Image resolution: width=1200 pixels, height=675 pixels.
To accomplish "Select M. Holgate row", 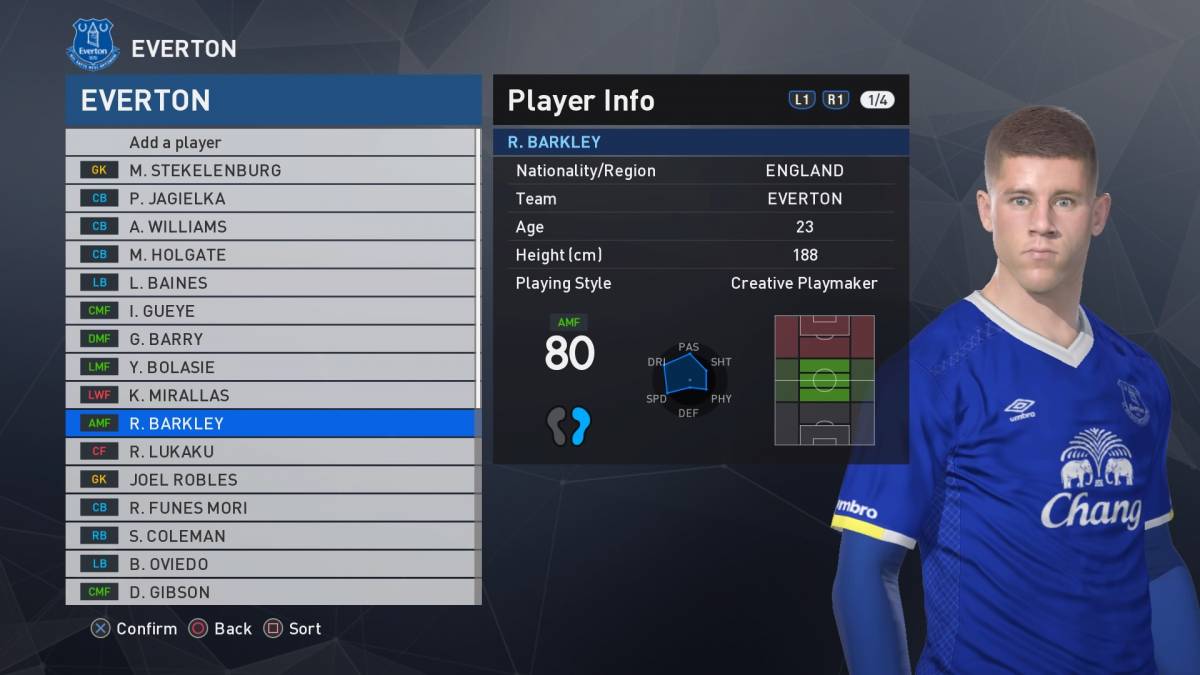I will point(272,254).
